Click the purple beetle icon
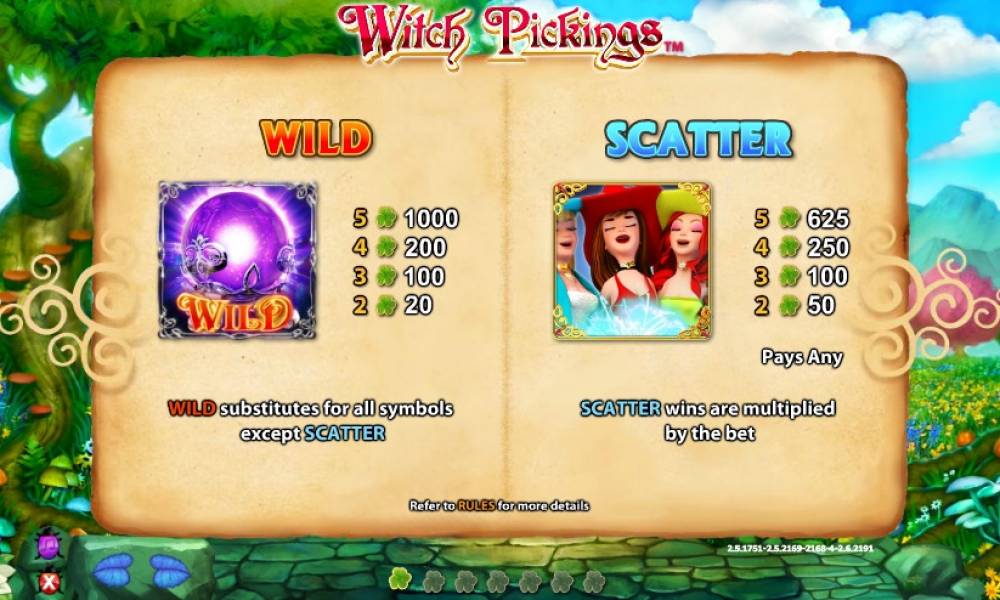The width and height of the screenshot is (1000, 600). pyautogui.click(x=47, y=548)
